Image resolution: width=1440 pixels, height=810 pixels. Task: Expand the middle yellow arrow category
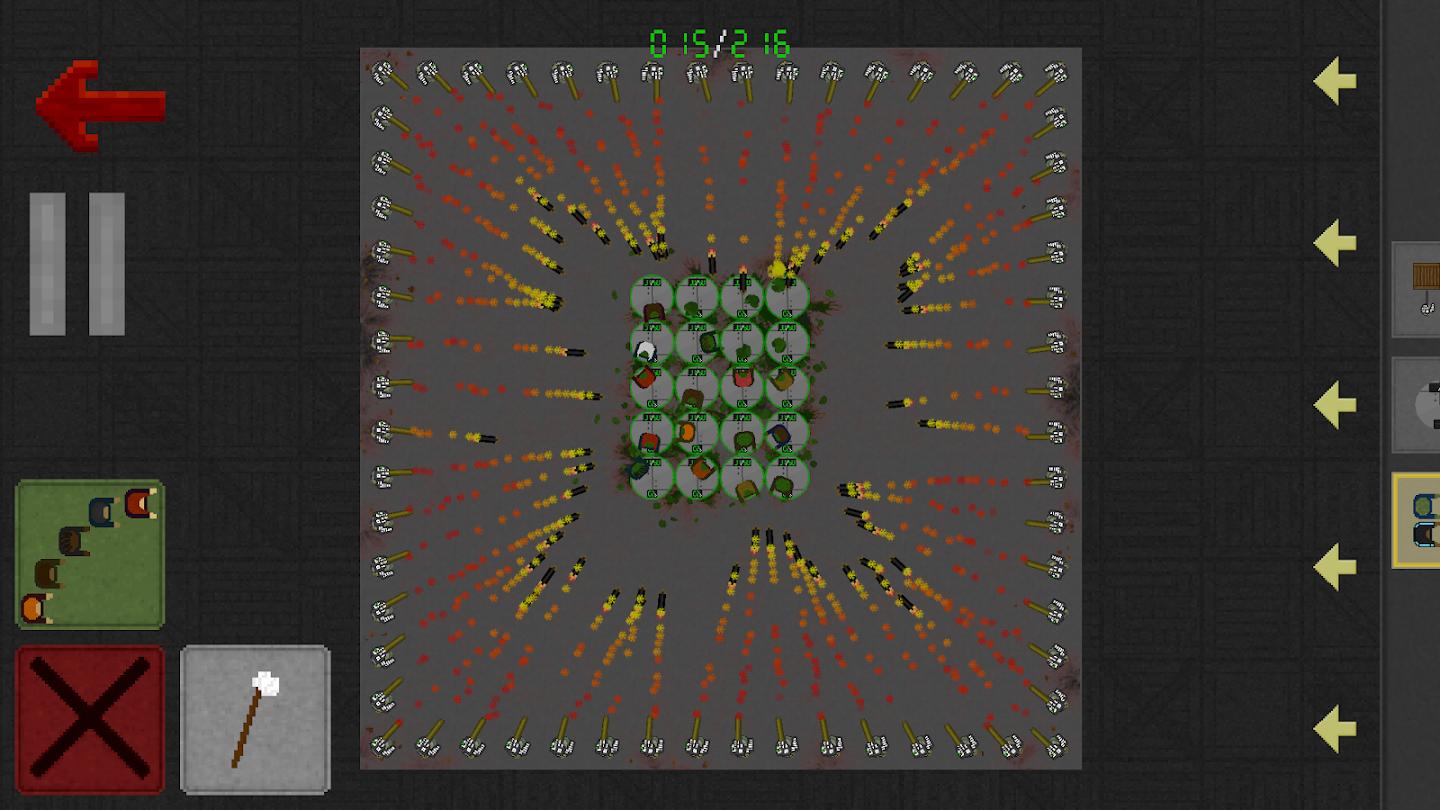tap(1331, 404)
